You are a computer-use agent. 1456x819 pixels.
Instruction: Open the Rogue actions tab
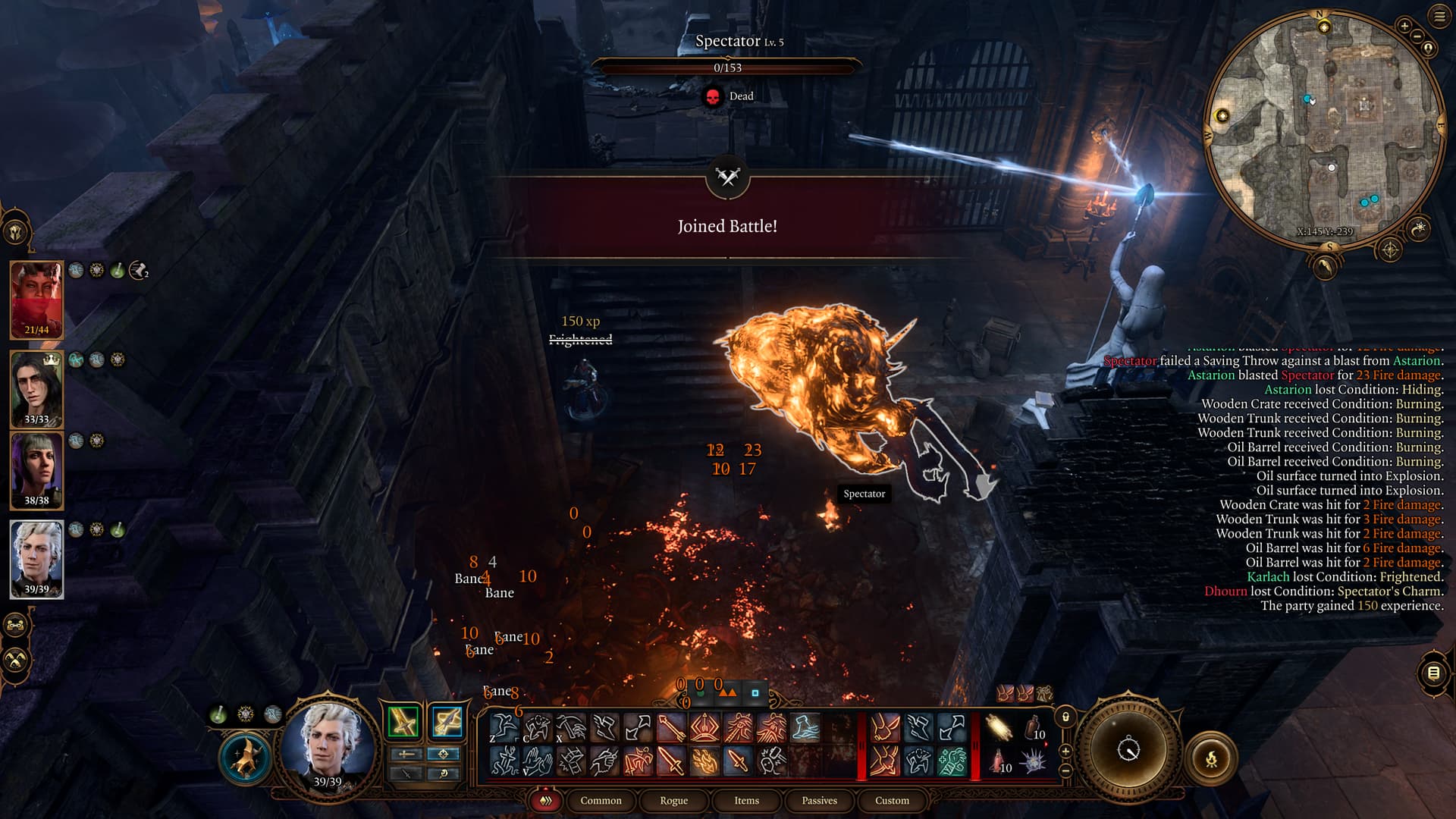(x=673, y=801)
